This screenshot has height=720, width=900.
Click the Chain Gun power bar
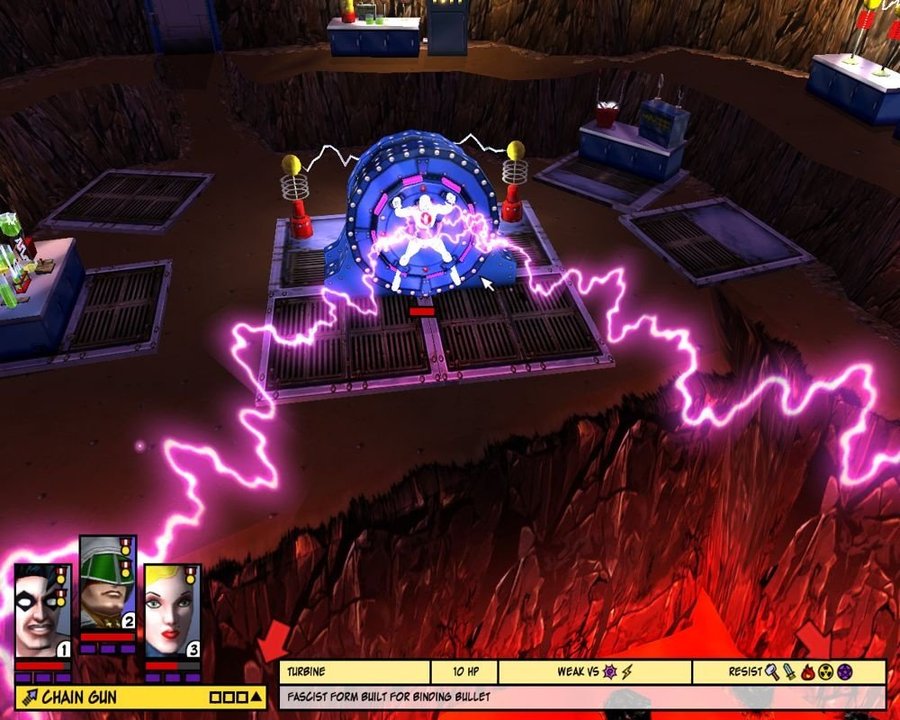pyautogui.click(x=110, y=696)
